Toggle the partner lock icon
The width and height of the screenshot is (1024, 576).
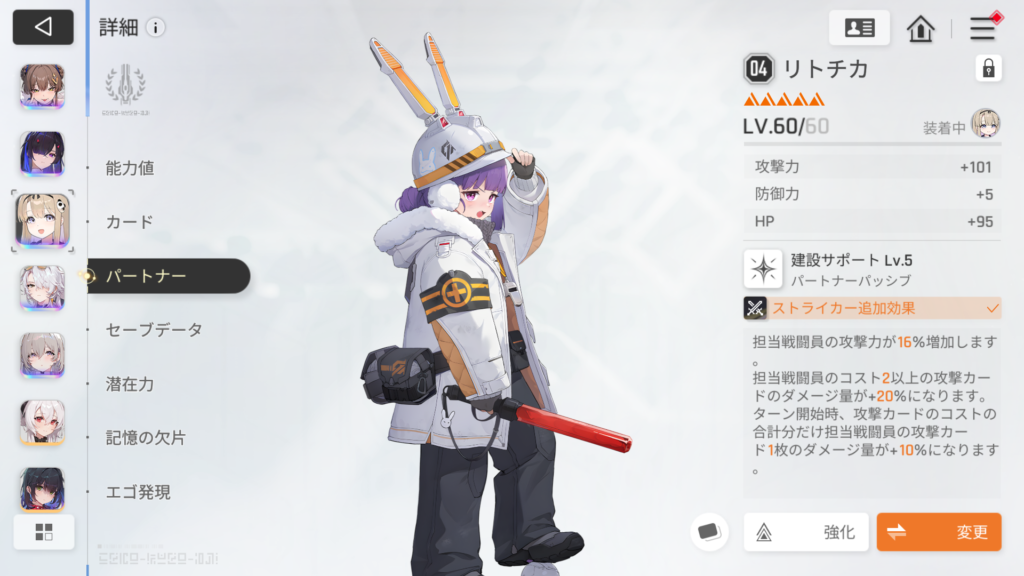tap(988, 68)
